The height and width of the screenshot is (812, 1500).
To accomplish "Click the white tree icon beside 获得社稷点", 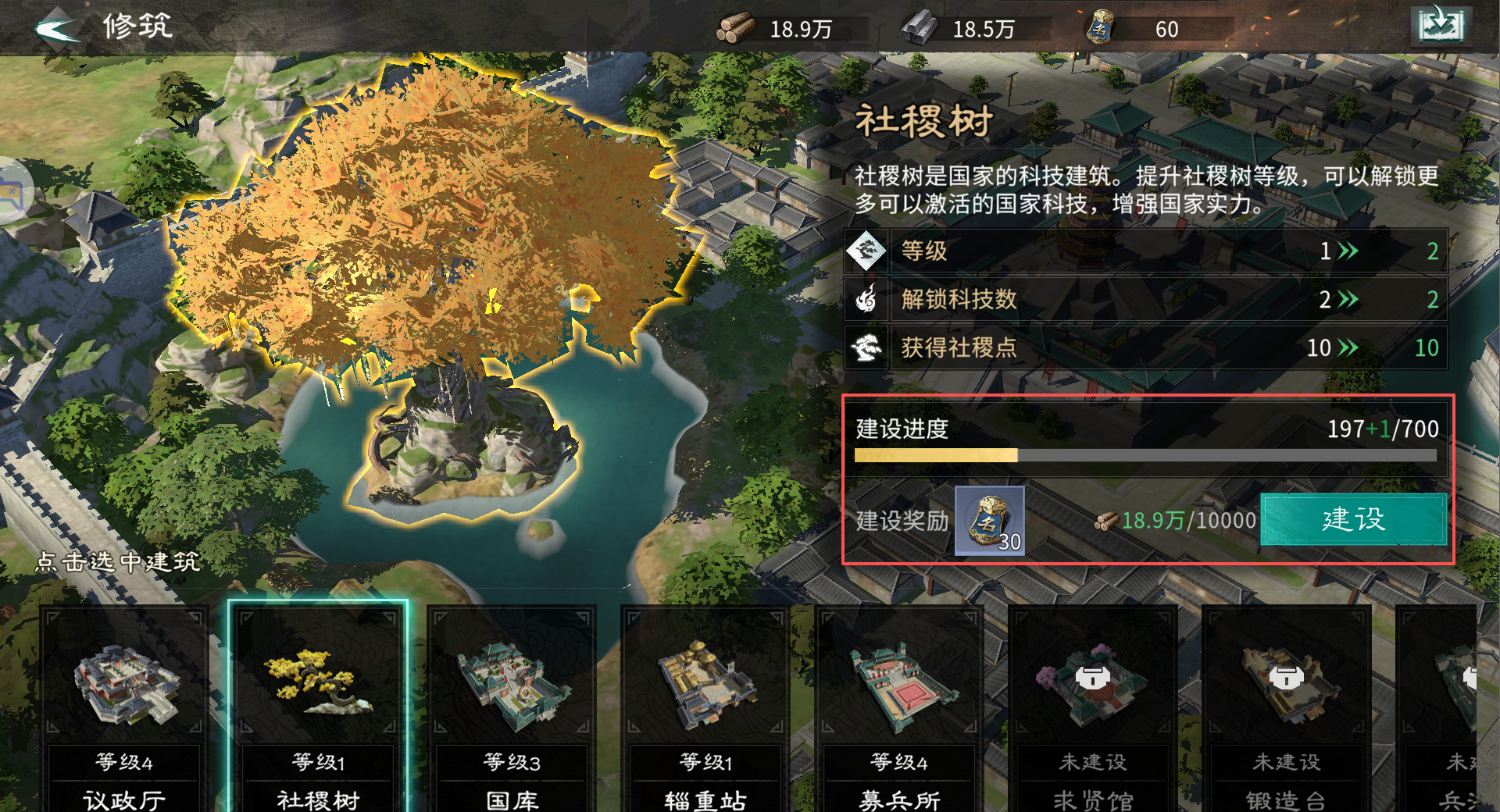I will (867, 348).
